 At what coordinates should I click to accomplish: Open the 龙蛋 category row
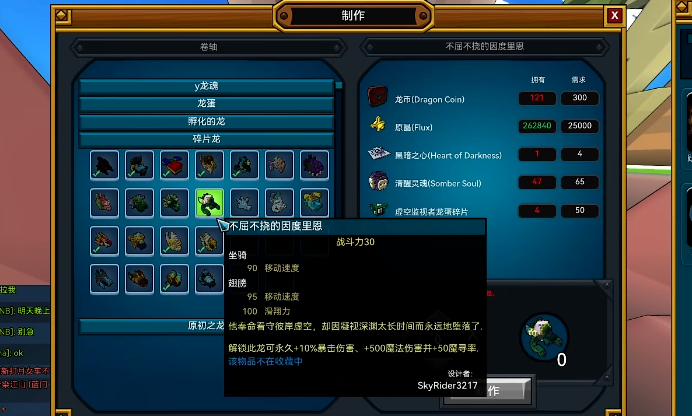[x=206, y=103]
